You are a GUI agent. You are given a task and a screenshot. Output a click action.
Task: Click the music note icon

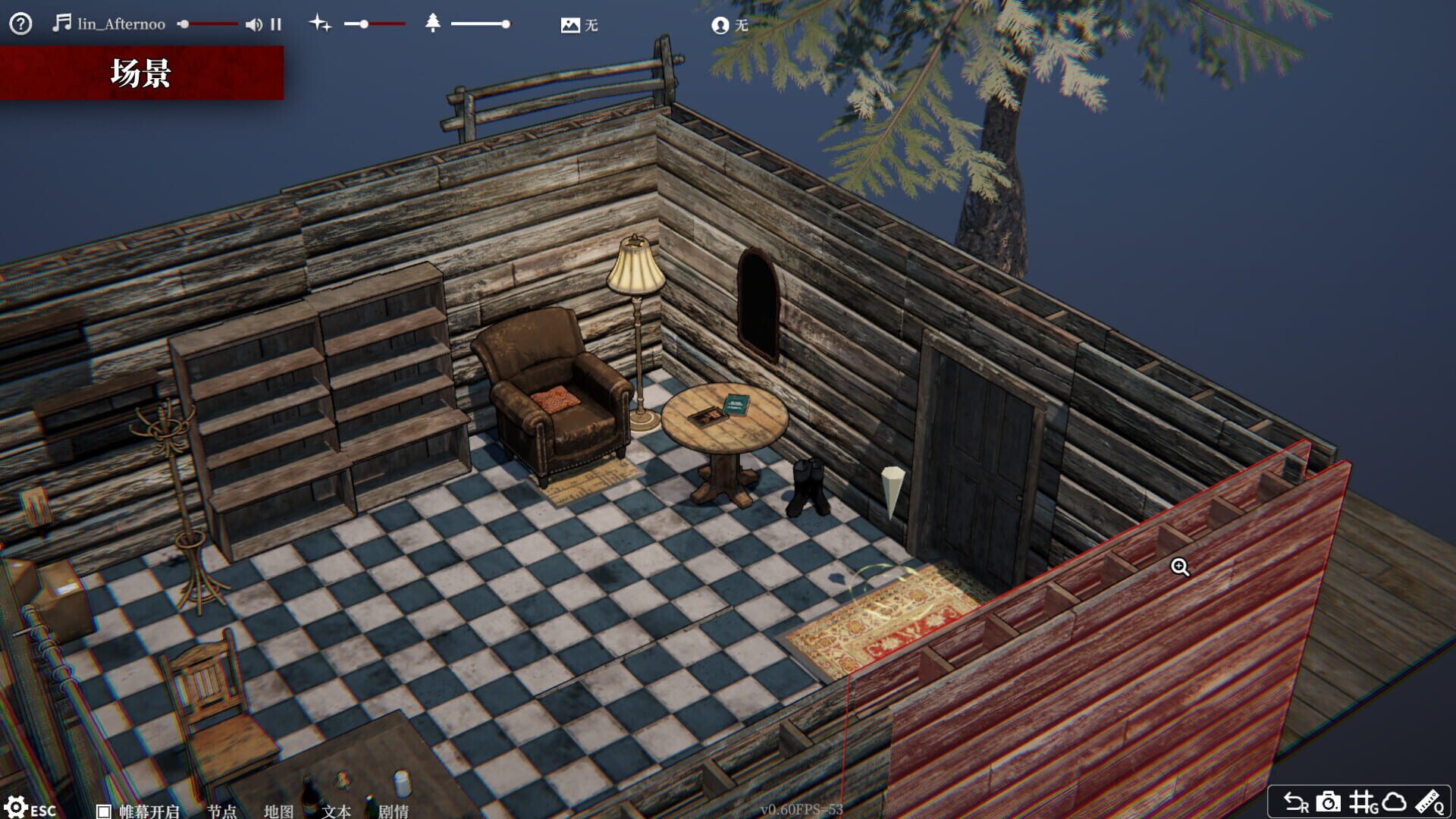[62, 24]
